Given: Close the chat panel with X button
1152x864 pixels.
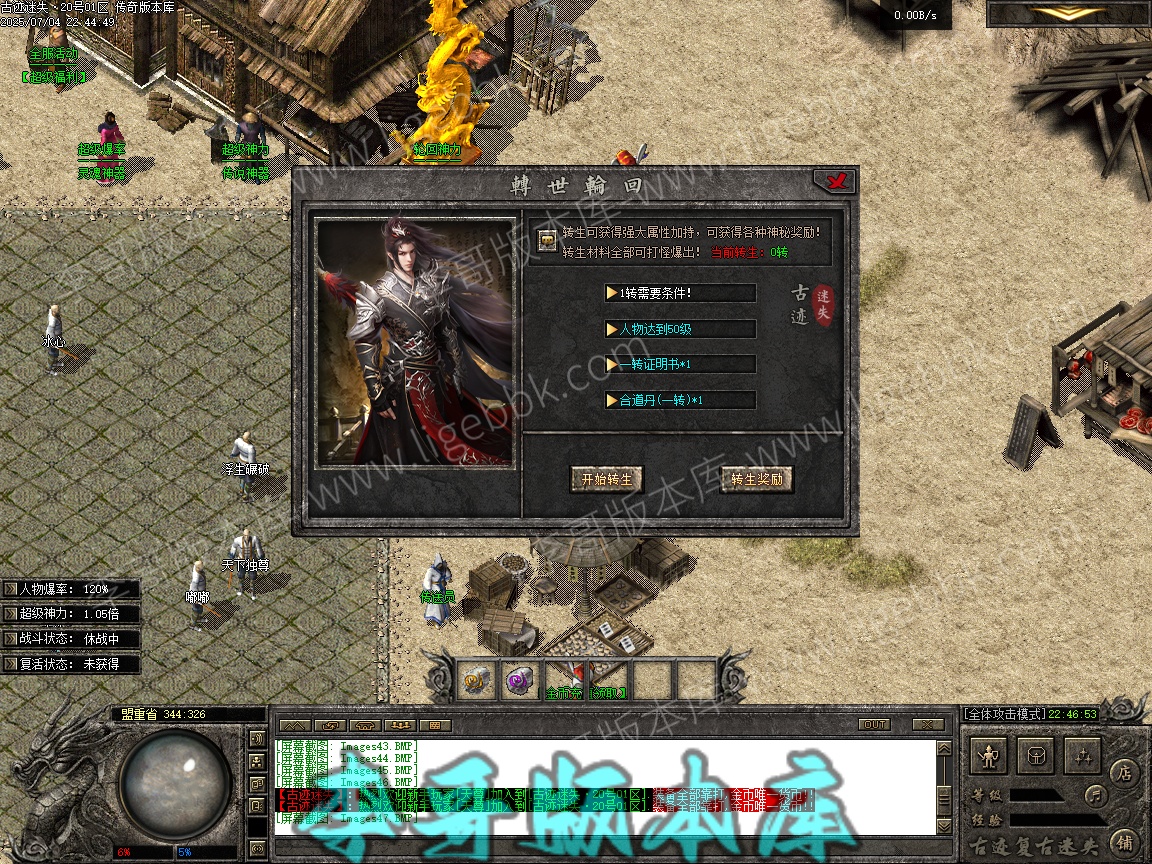Looking at the screenshot, I should 928,724.
